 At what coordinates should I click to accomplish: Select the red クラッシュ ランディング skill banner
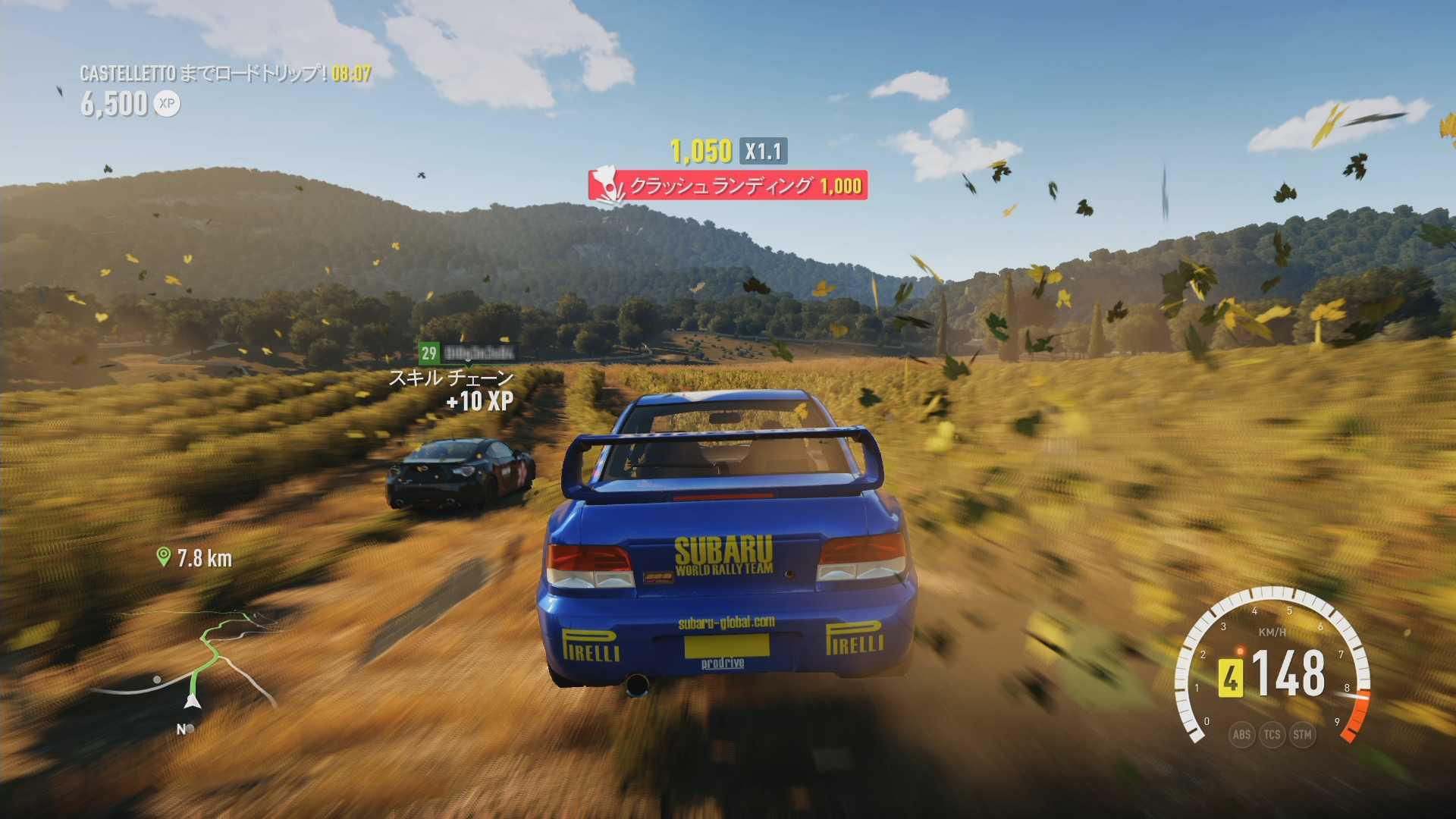[727, 185]
